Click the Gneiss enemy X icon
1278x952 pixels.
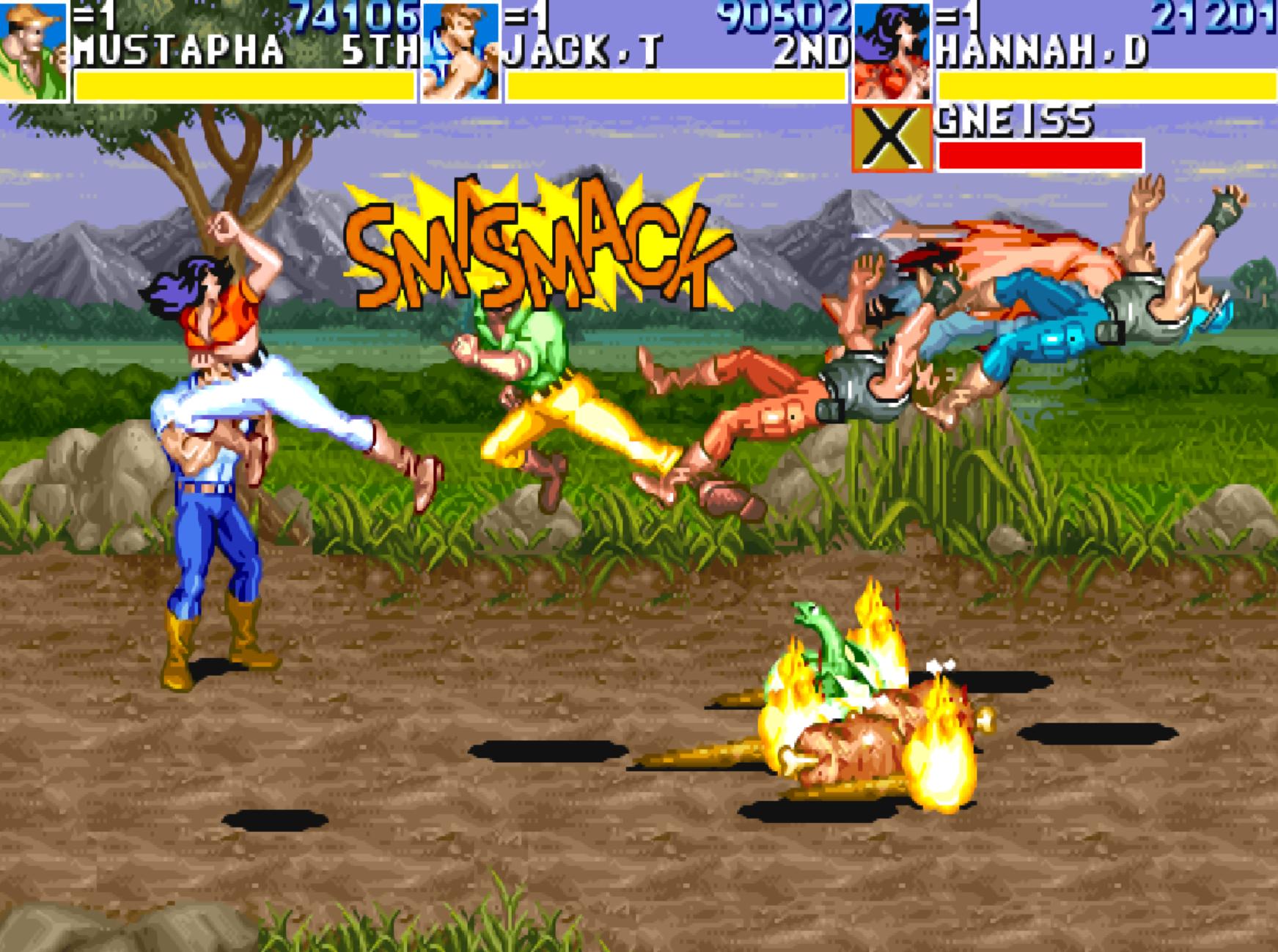tap(892, 139)
